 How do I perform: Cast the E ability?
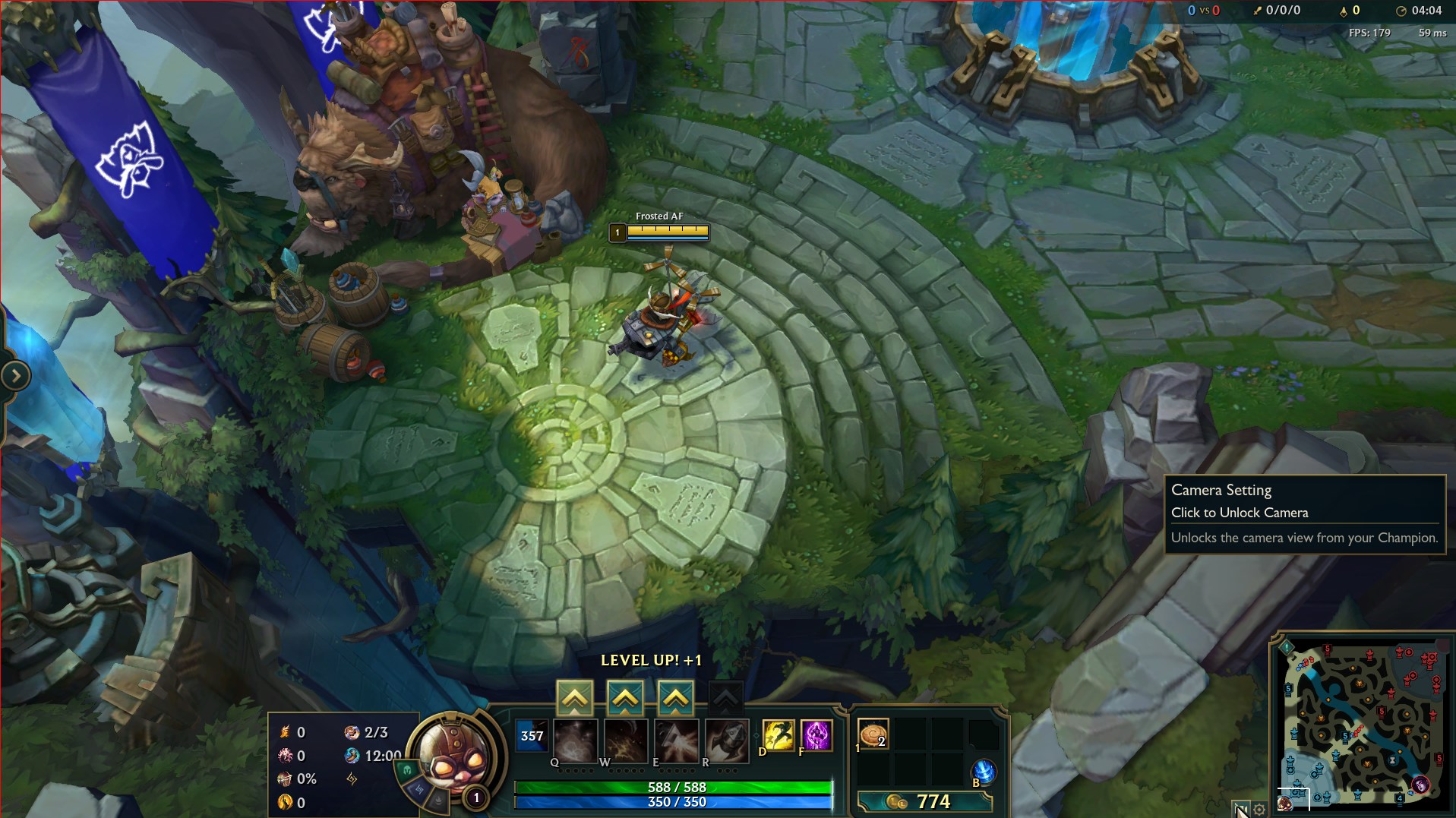tap(675, 741)
